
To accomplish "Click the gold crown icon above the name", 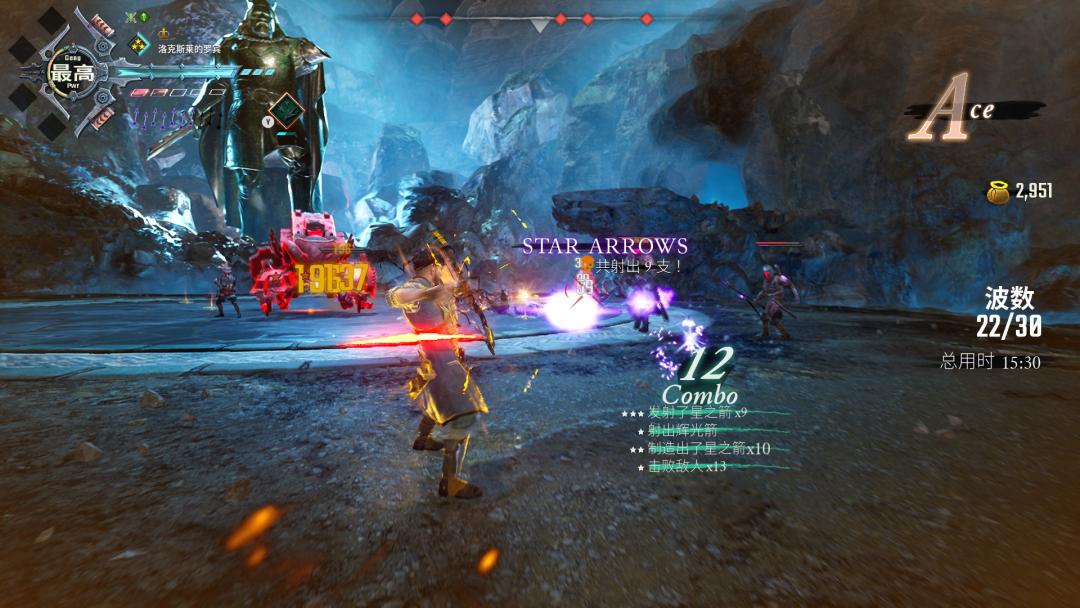I will (165, 35).
